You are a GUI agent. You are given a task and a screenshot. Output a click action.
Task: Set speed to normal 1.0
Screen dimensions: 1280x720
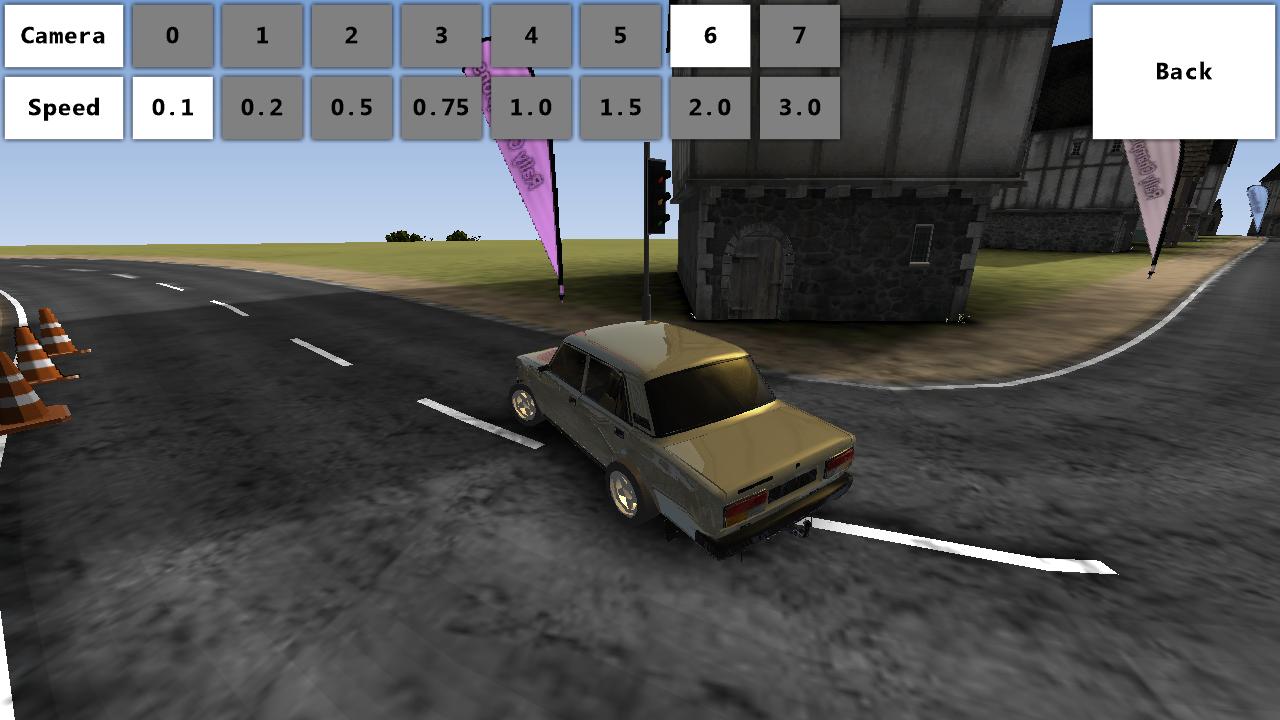click(x=531, y=108)
